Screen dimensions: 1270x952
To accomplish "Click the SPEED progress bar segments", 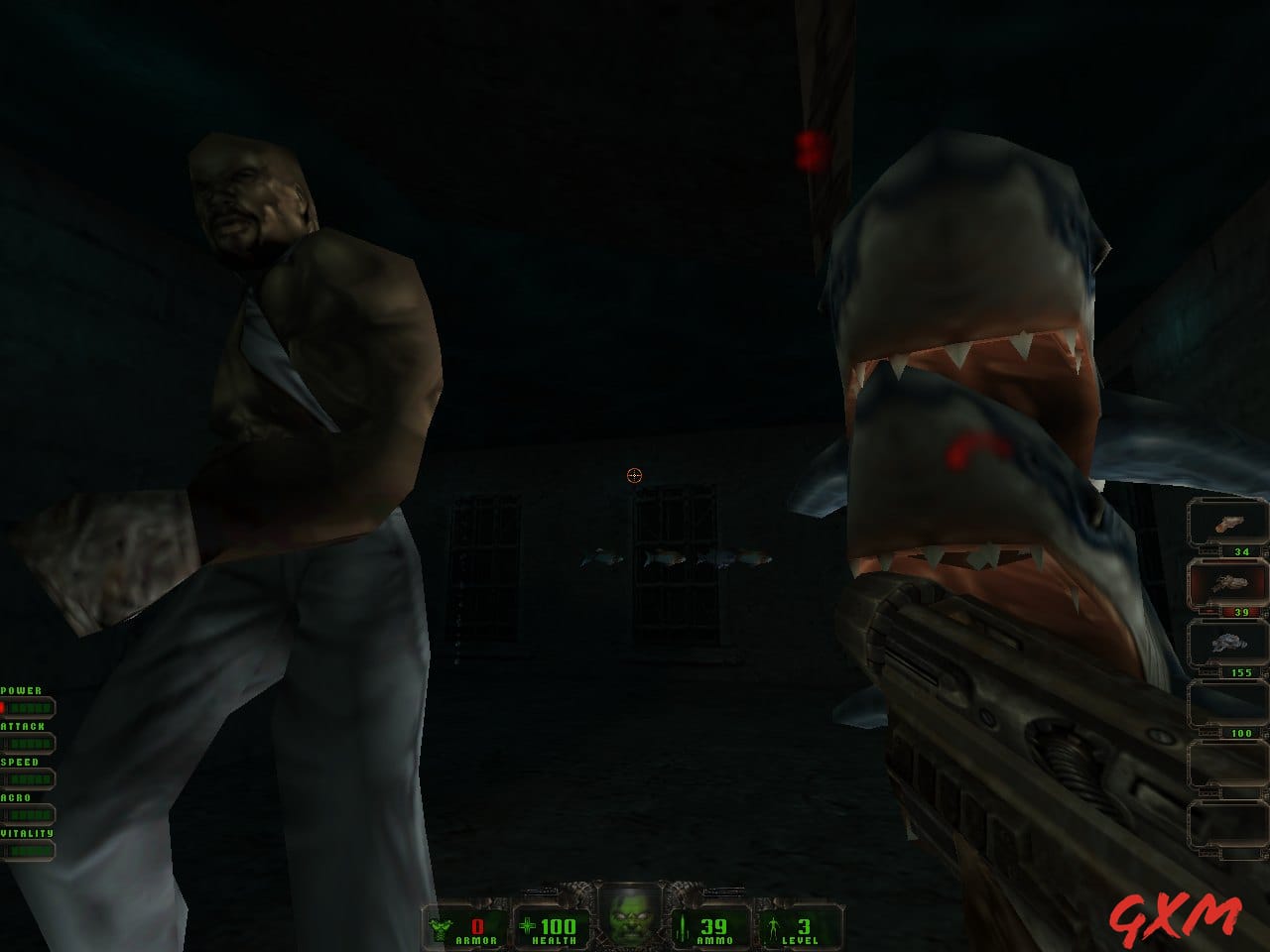I will [32, 777].
